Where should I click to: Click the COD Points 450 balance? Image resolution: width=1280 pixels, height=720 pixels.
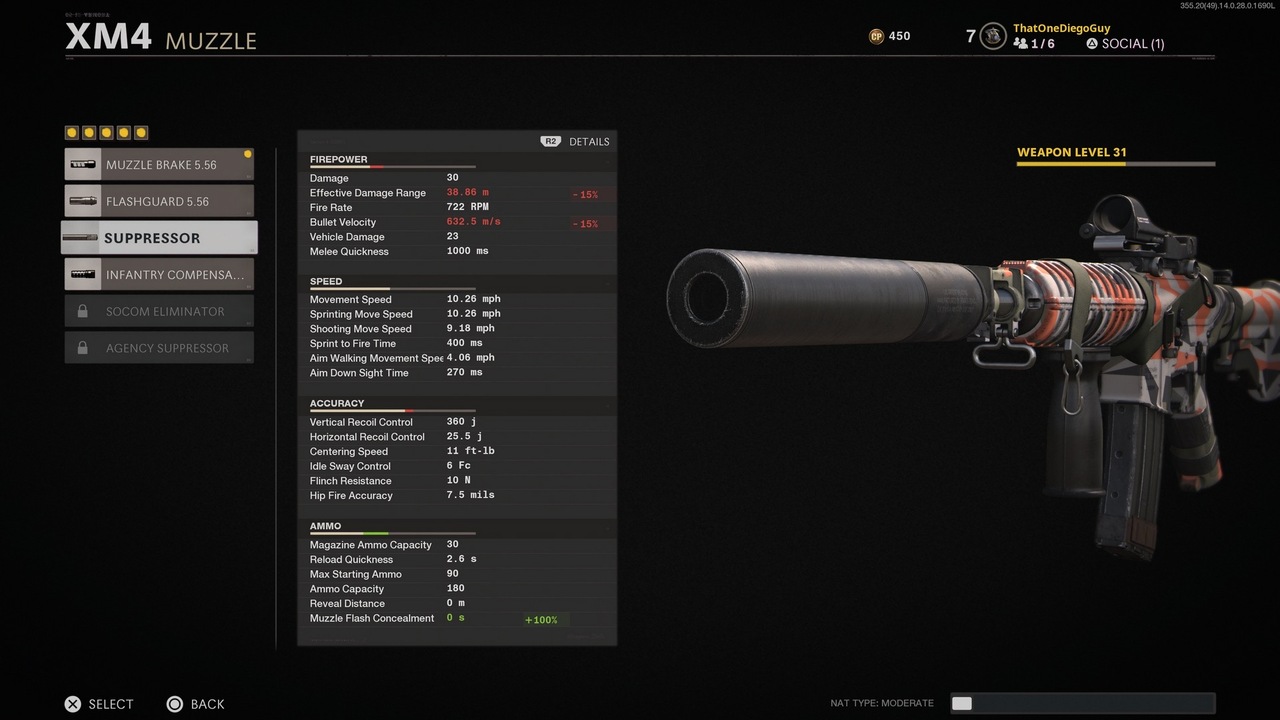coord(889,36)
